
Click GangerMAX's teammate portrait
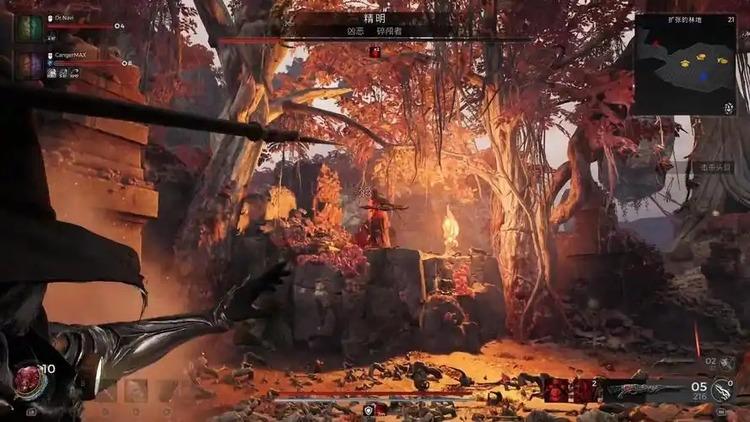pos(29,65)
